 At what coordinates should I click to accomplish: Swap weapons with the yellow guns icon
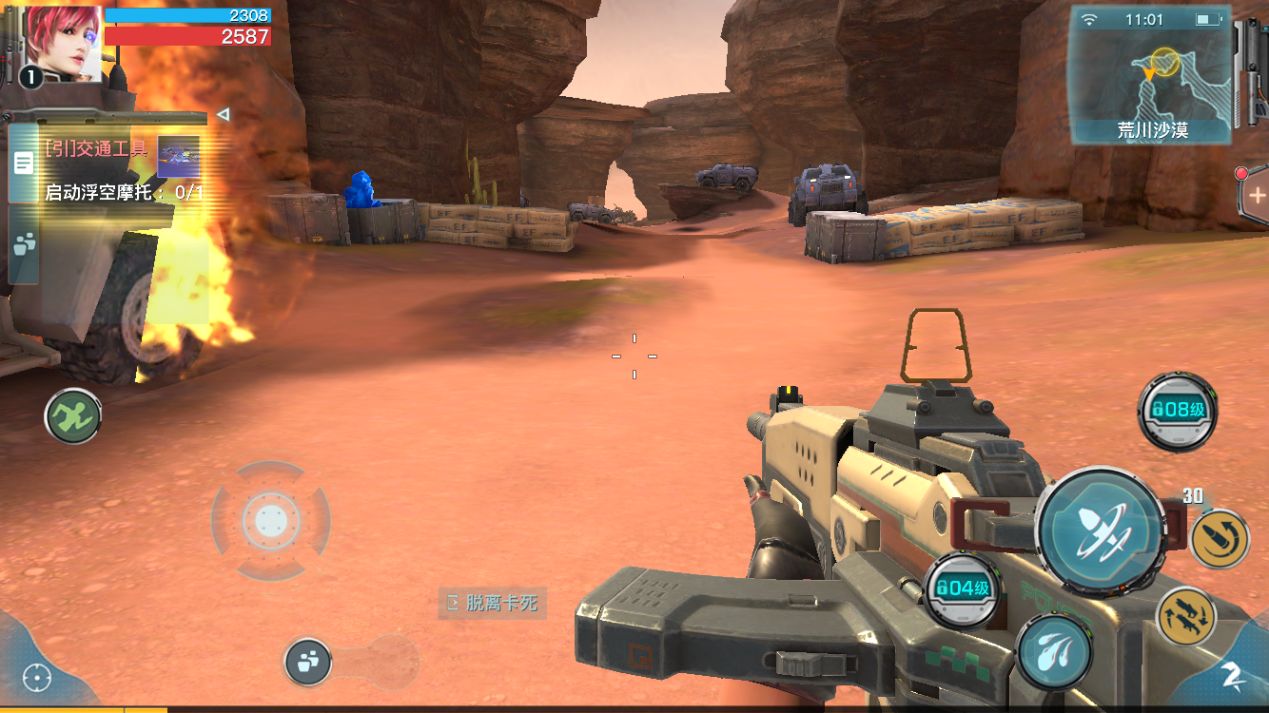(x=1186, y=616)
